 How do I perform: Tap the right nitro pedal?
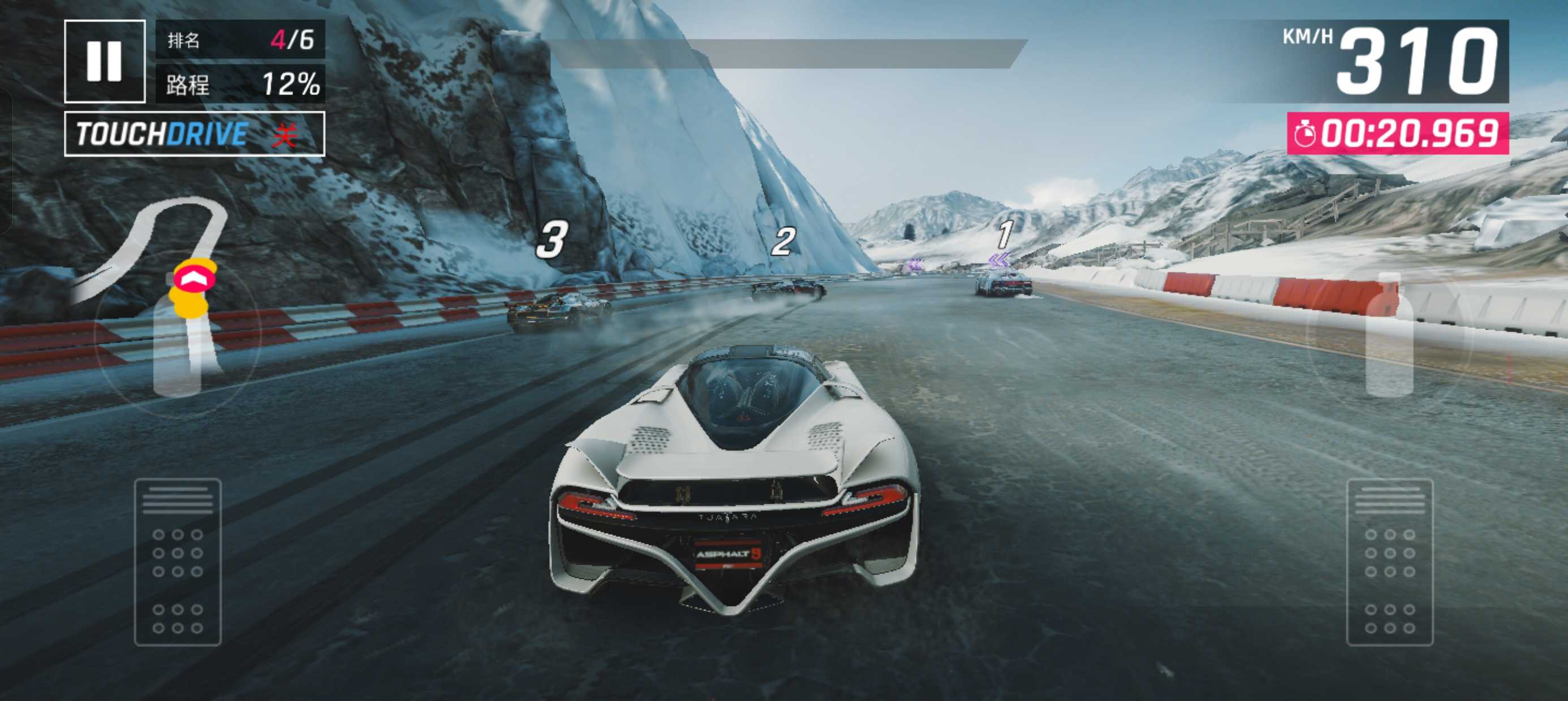coord(1390,562)
